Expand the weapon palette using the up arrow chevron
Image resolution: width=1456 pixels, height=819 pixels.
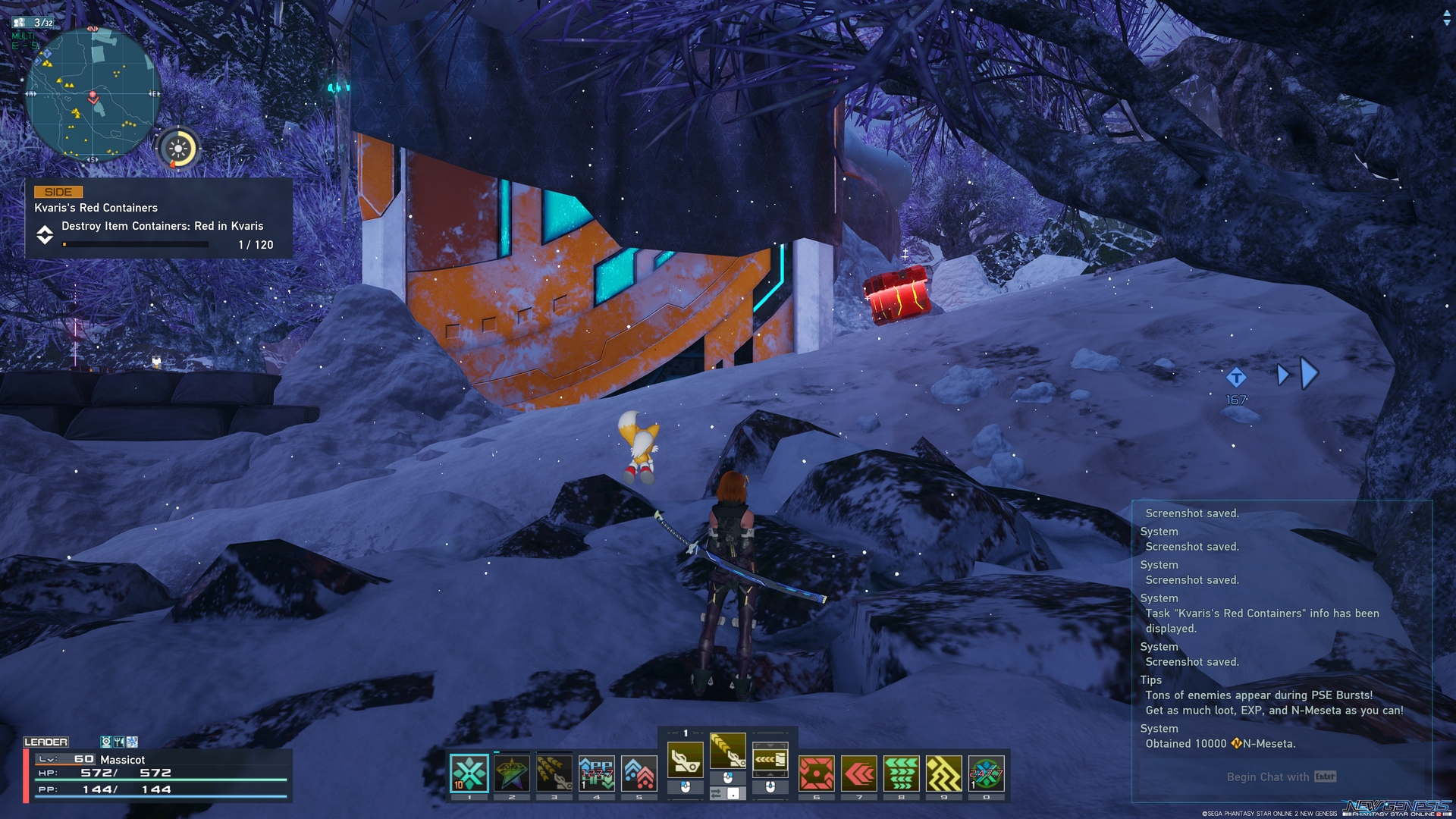(x=770, y=775)
